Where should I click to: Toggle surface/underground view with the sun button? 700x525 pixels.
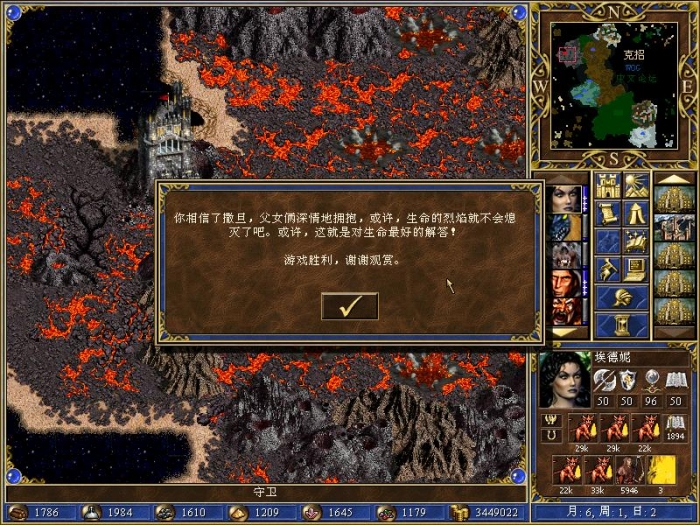pyautogui.click(x=635, y=185)
